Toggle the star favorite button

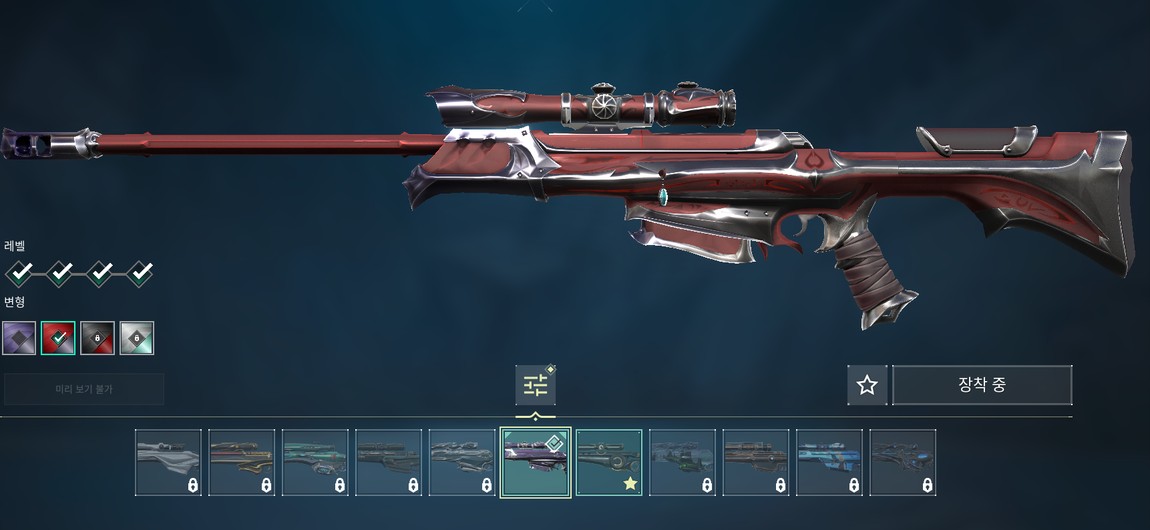pos(867,385)
